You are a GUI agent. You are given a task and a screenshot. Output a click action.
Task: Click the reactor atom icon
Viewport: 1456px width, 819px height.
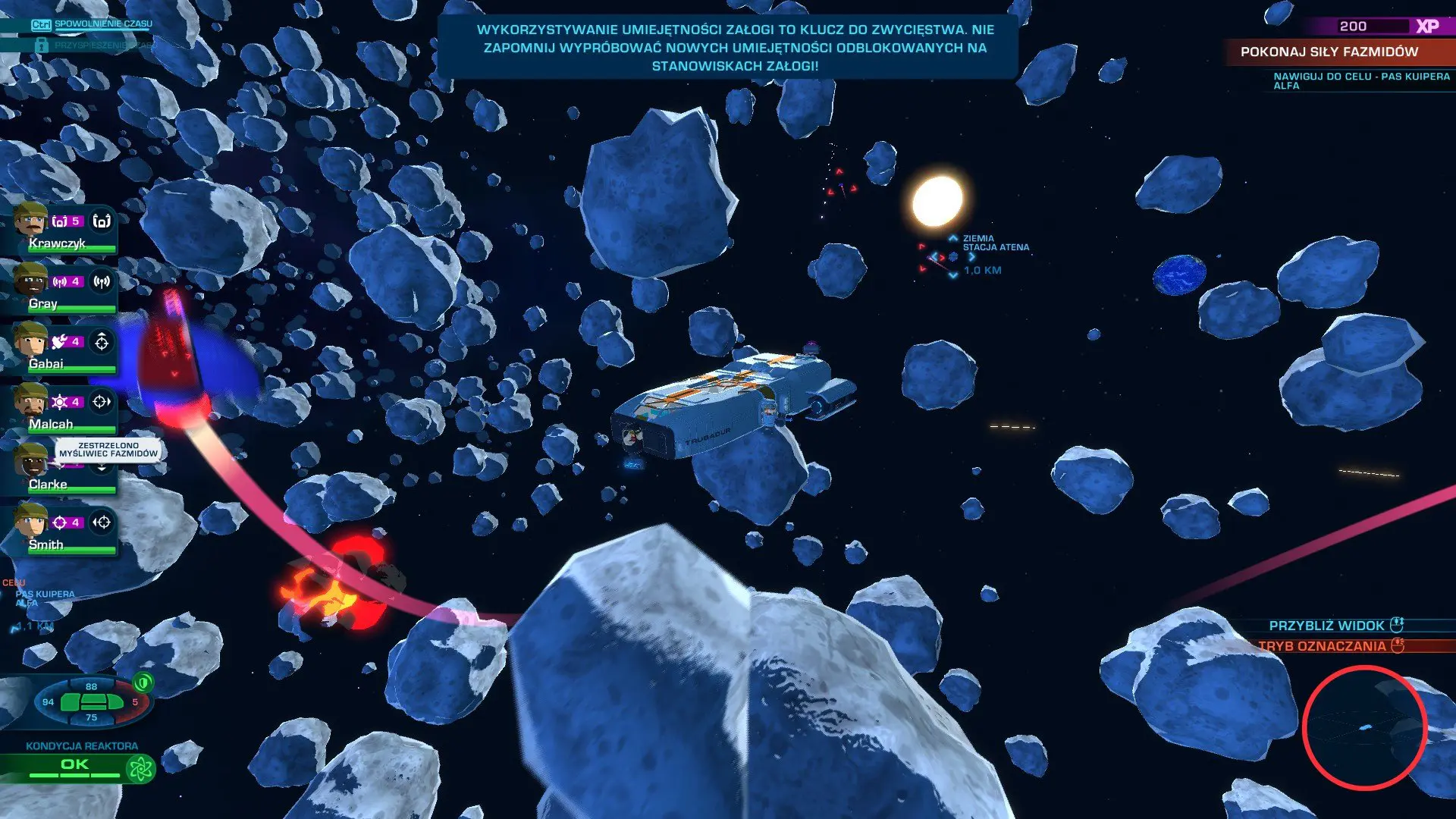click(140, 769)
